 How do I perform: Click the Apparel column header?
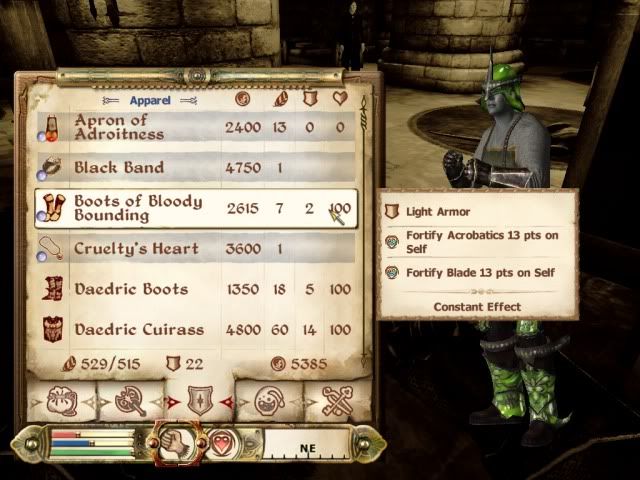(x=149, y=100)
